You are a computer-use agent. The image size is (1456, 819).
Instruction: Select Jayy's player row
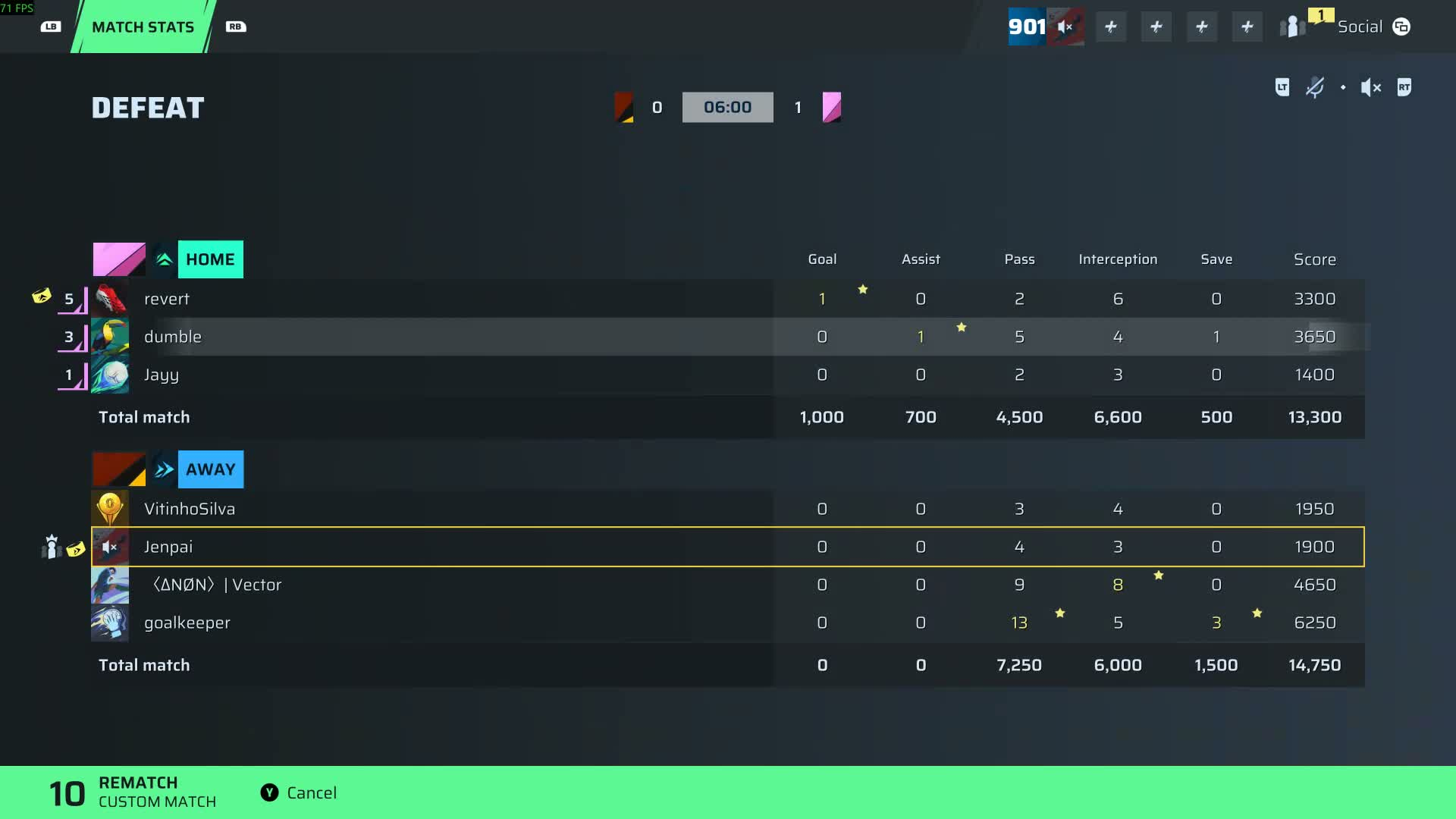pyautogui.click(x=432, y=375)
